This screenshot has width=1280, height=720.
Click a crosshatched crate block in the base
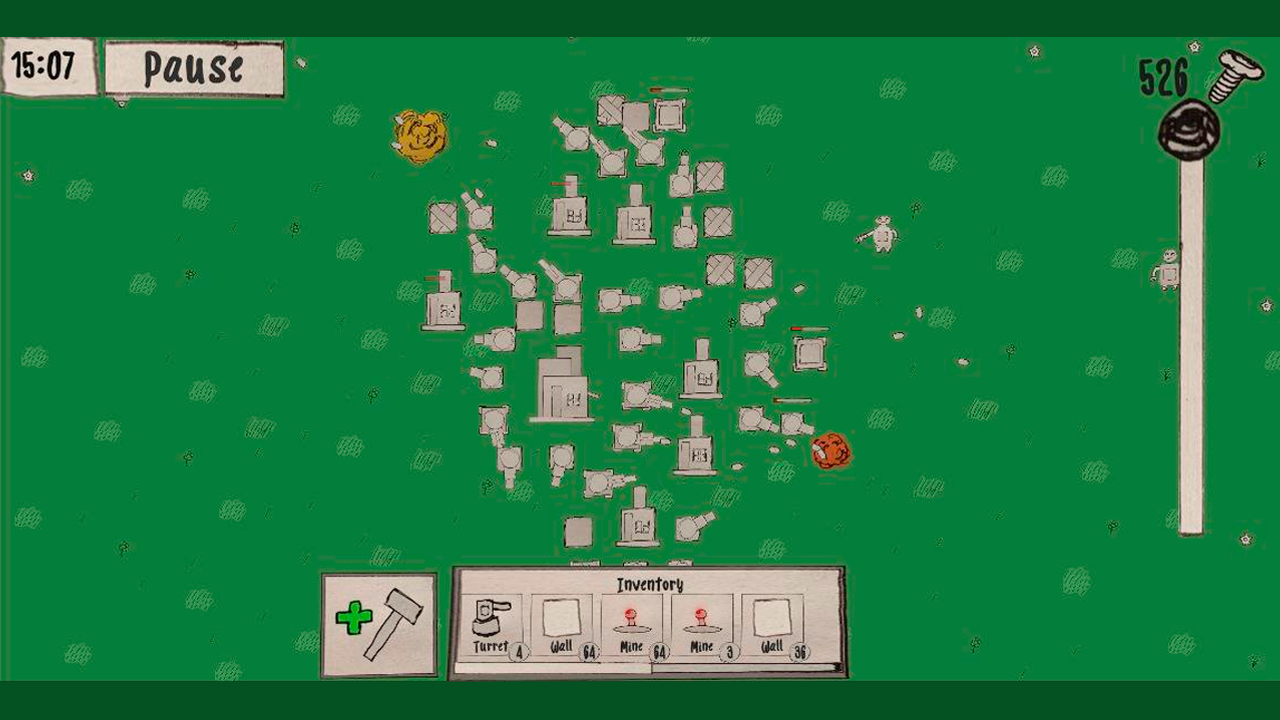(x=443, y=218)
